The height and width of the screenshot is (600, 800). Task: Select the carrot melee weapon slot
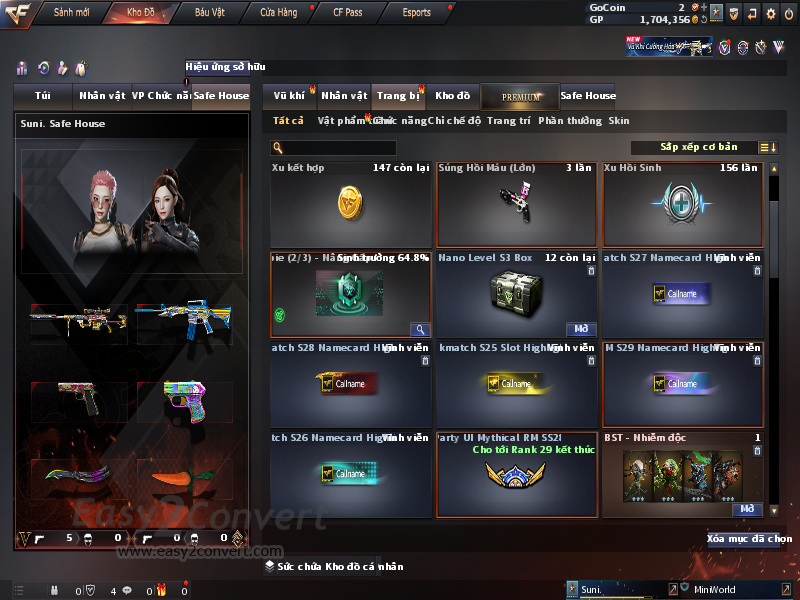pyautogui.click(x=178, y=482)
